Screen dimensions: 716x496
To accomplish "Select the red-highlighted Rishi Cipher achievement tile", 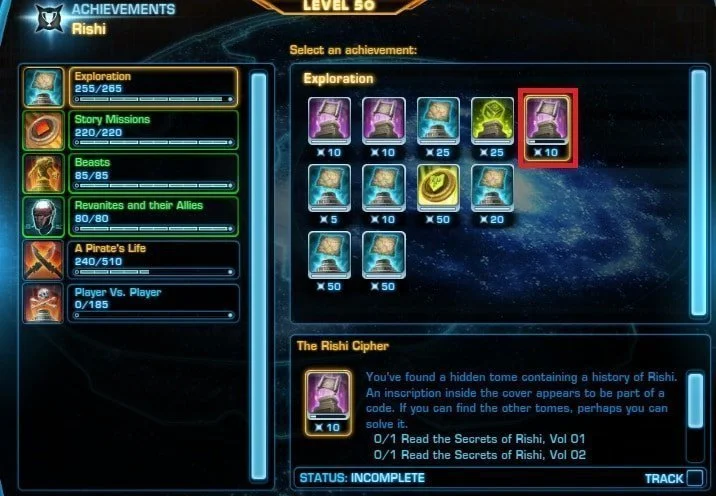I will [x=547, y=124].
